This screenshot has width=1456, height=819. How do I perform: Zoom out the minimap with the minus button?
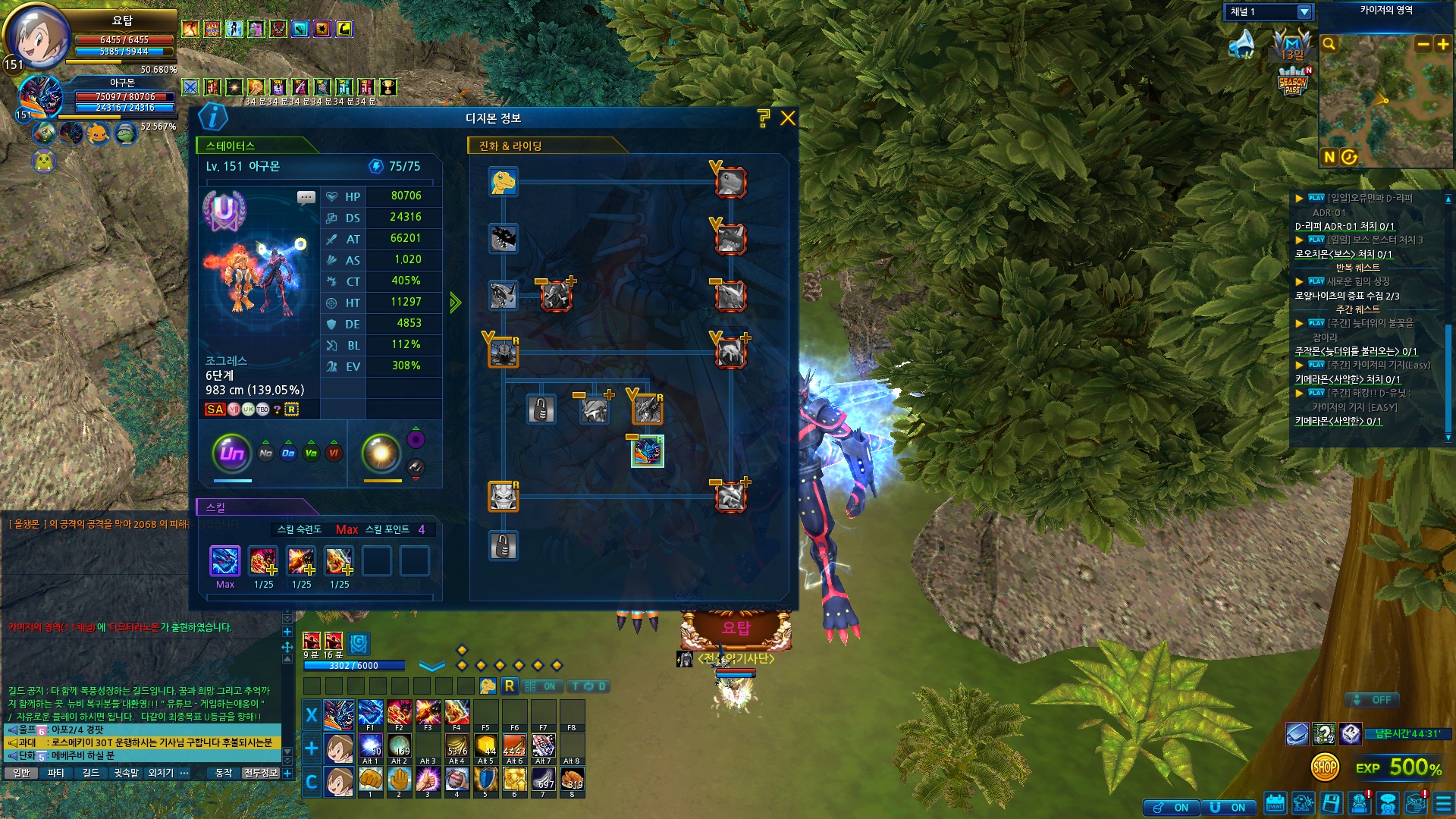(x=1423, y=45)
